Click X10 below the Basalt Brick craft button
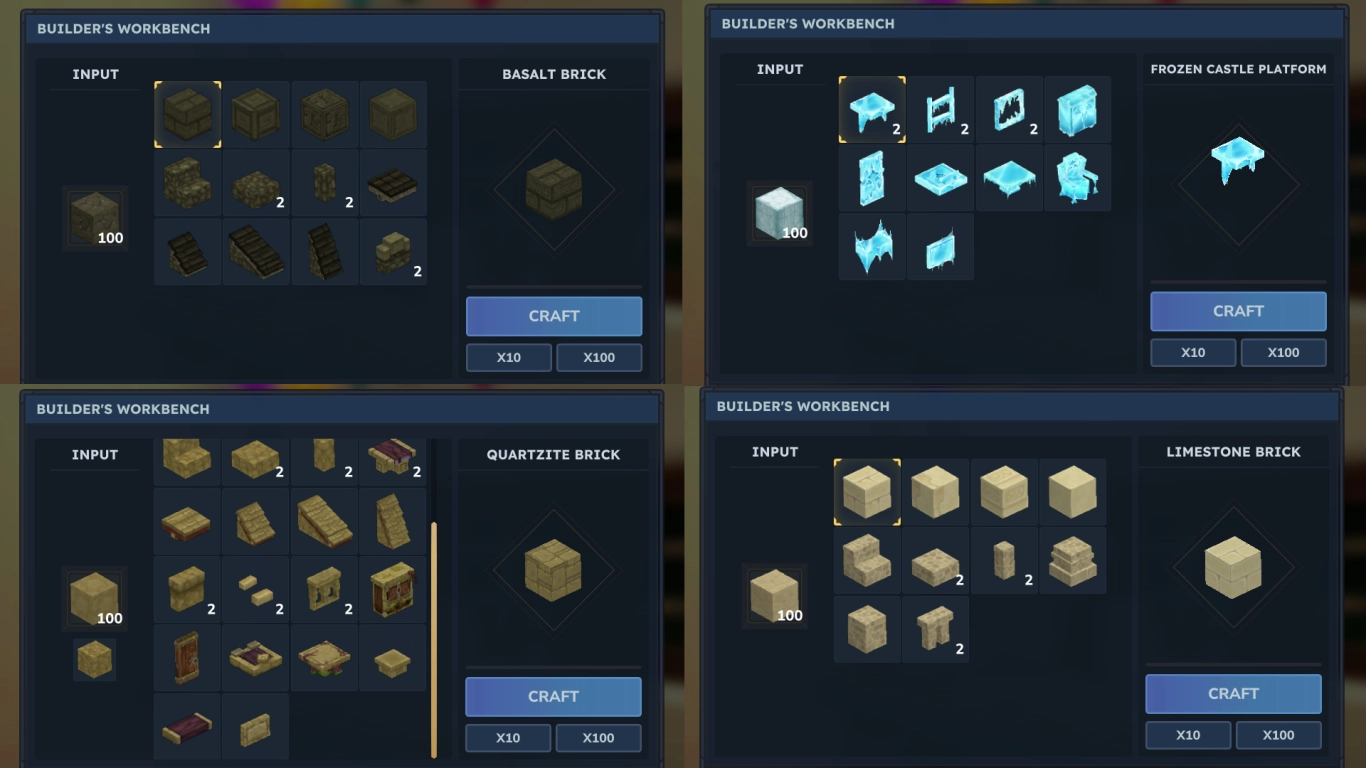Image resolution: width=1366 pixels, height=768 pixels. pyautogui.click(x=509, y=357)
